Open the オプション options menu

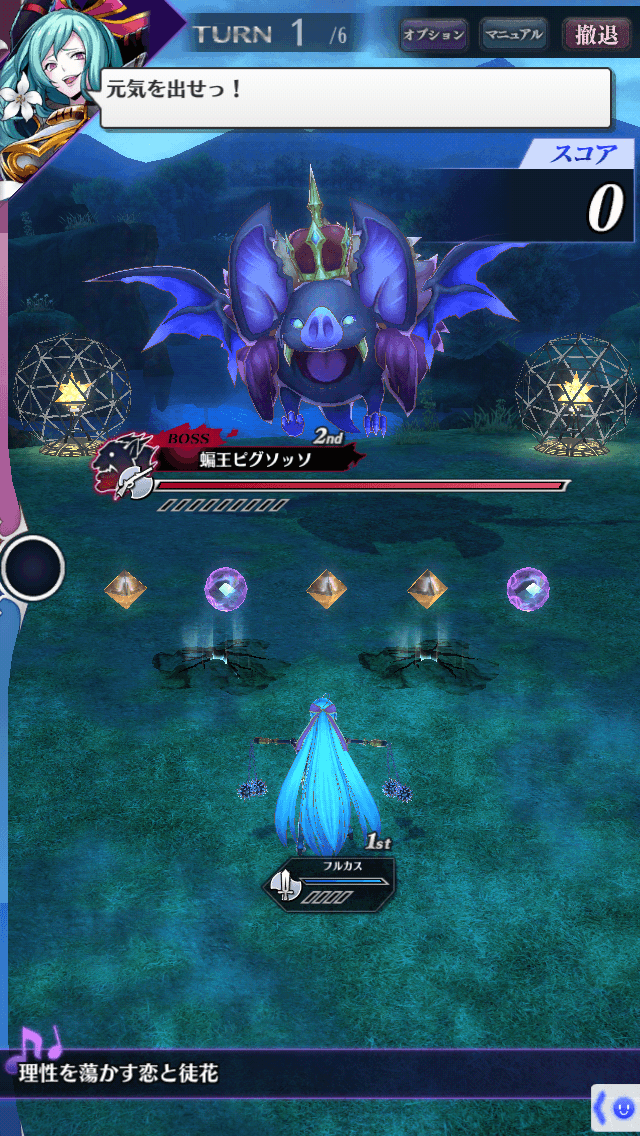click(x=433, y=35)
